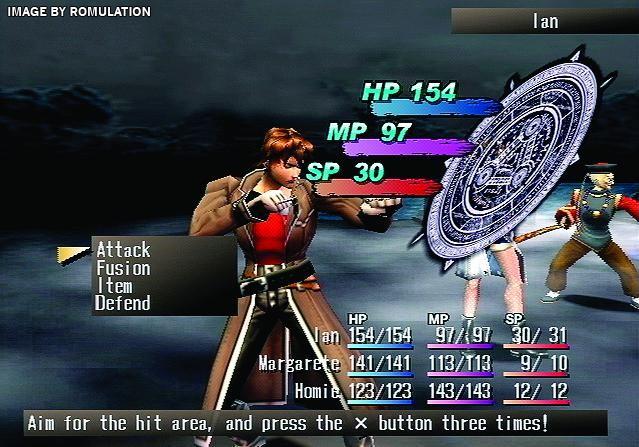
Task: Choose Fusion from the battle menu
Action: [x=123, y=268]
